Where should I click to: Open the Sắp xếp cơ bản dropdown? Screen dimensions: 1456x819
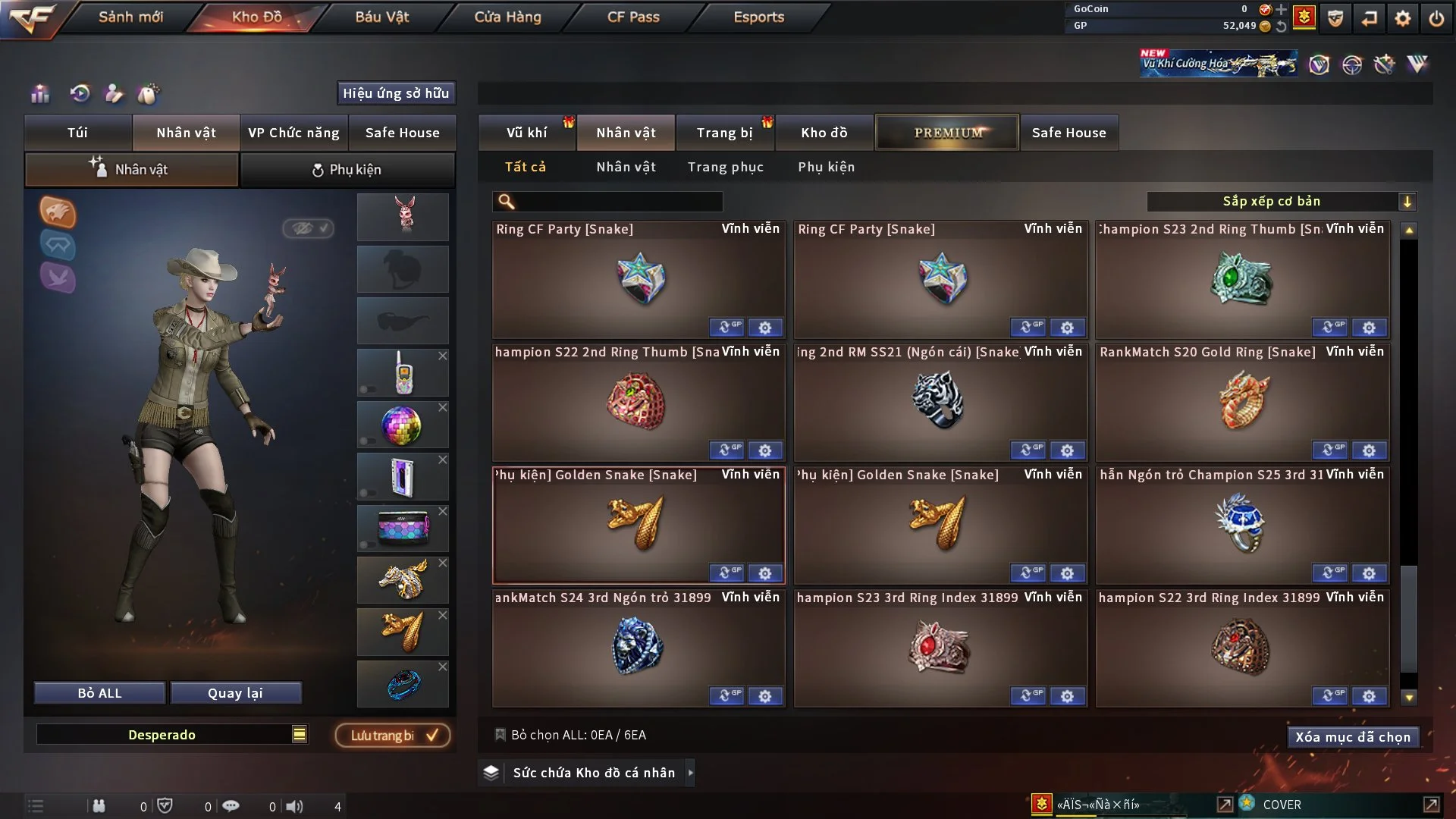click(x=1281, y=202)
